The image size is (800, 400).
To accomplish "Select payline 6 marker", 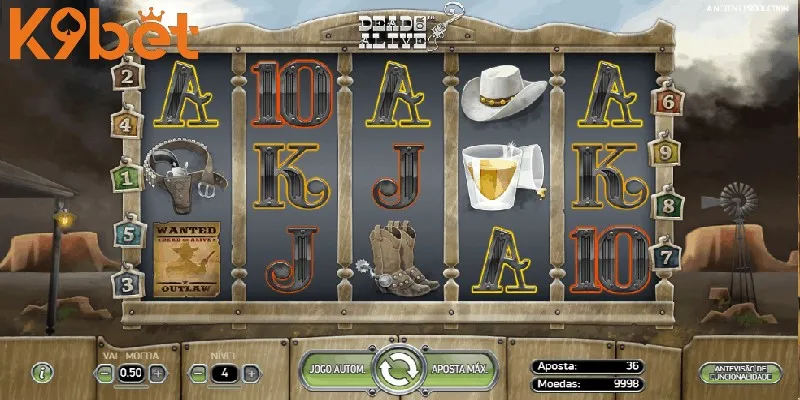I will 666,101.
